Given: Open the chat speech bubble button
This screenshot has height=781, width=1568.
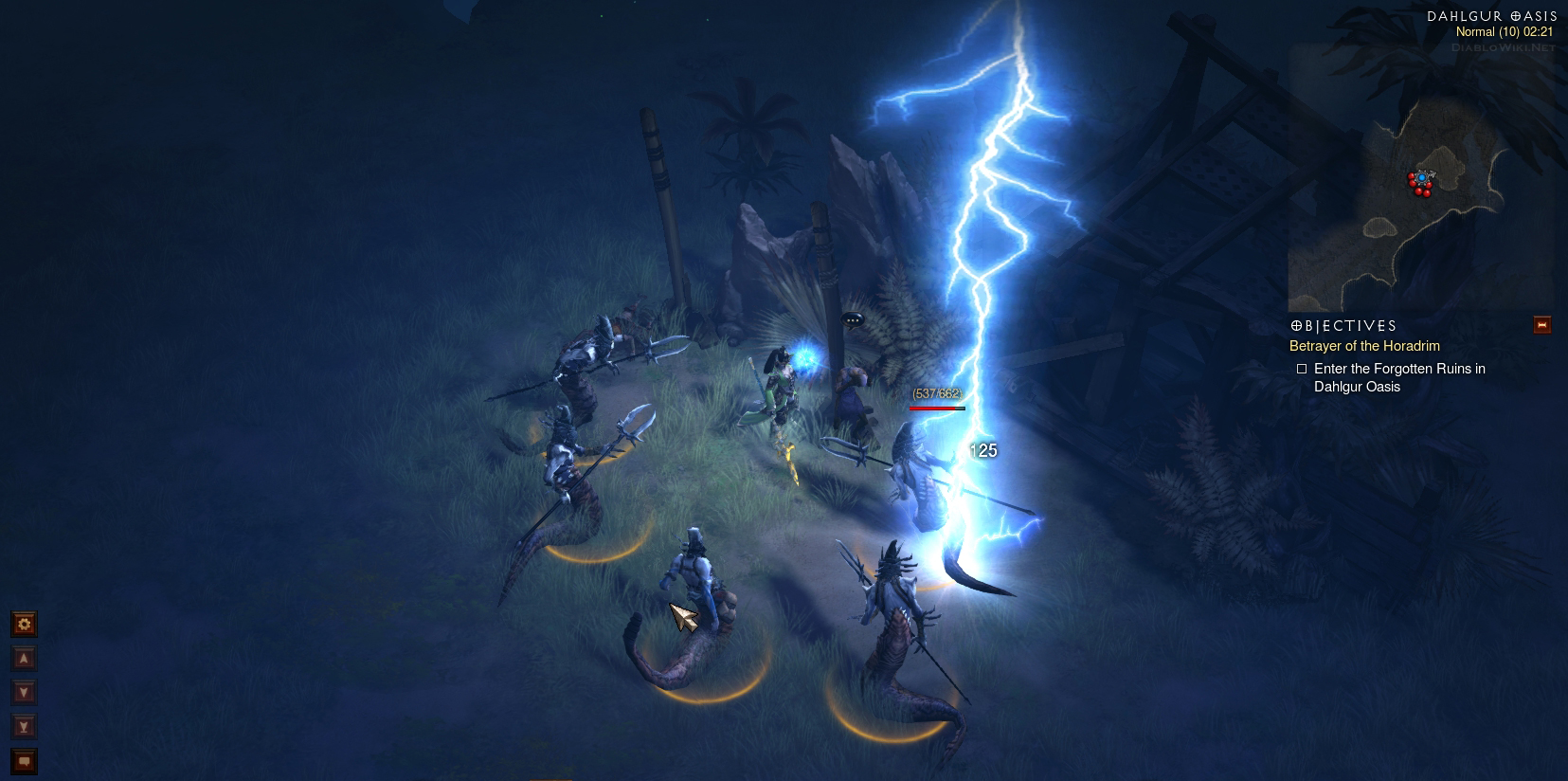Looking at the screenshot, I should (24, 760).
